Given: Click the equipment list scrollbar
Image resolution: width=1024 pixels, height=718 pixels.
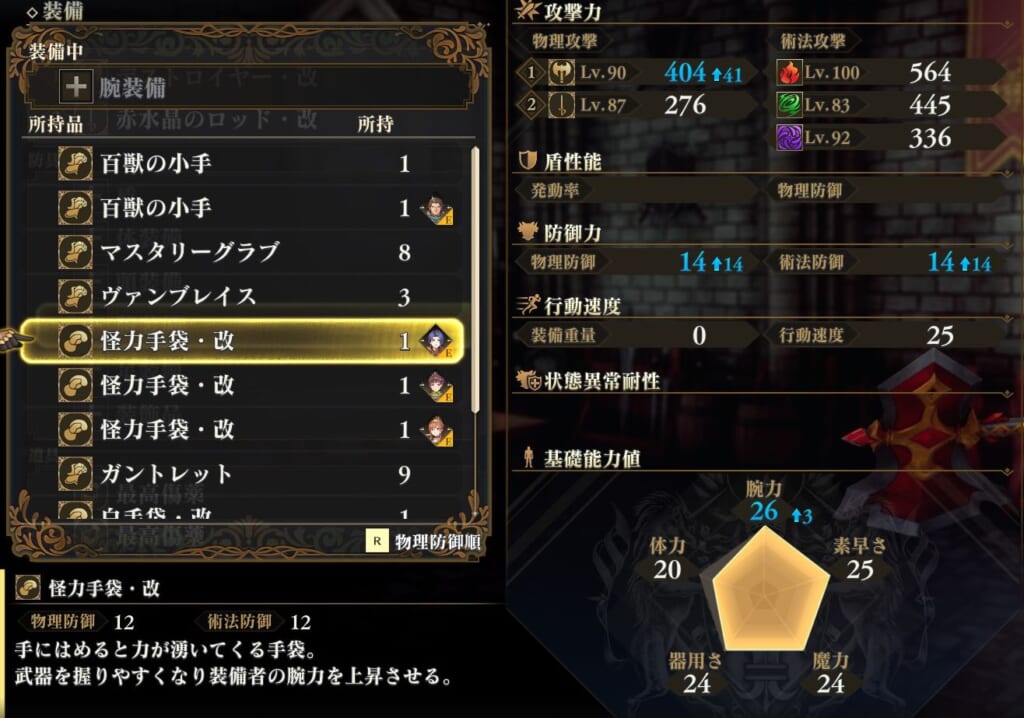Looking at the screenshot, I should [x=475, y=280].
